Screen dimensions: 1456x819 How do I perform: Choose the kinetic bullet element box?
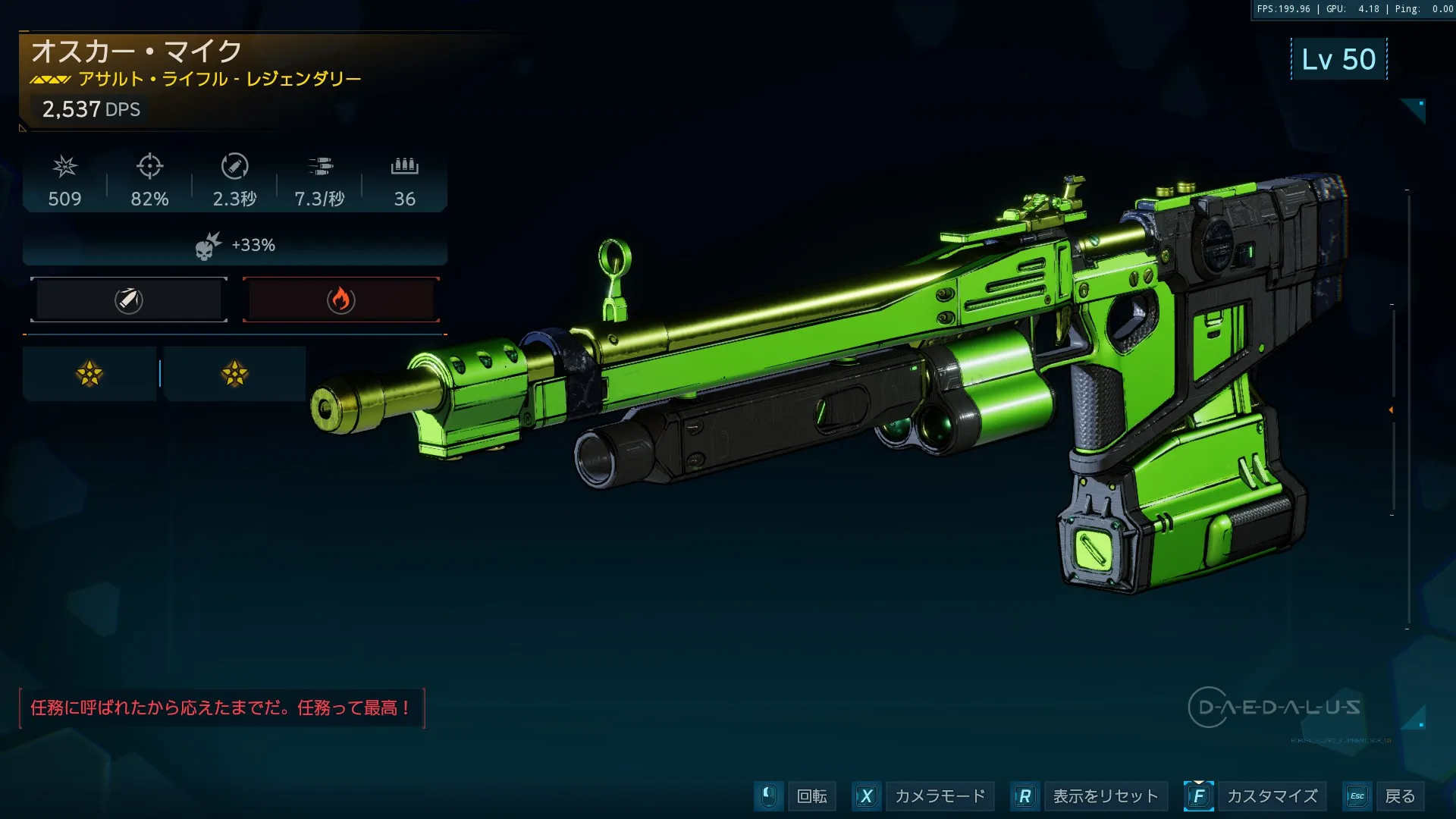(x=129, y=300)
